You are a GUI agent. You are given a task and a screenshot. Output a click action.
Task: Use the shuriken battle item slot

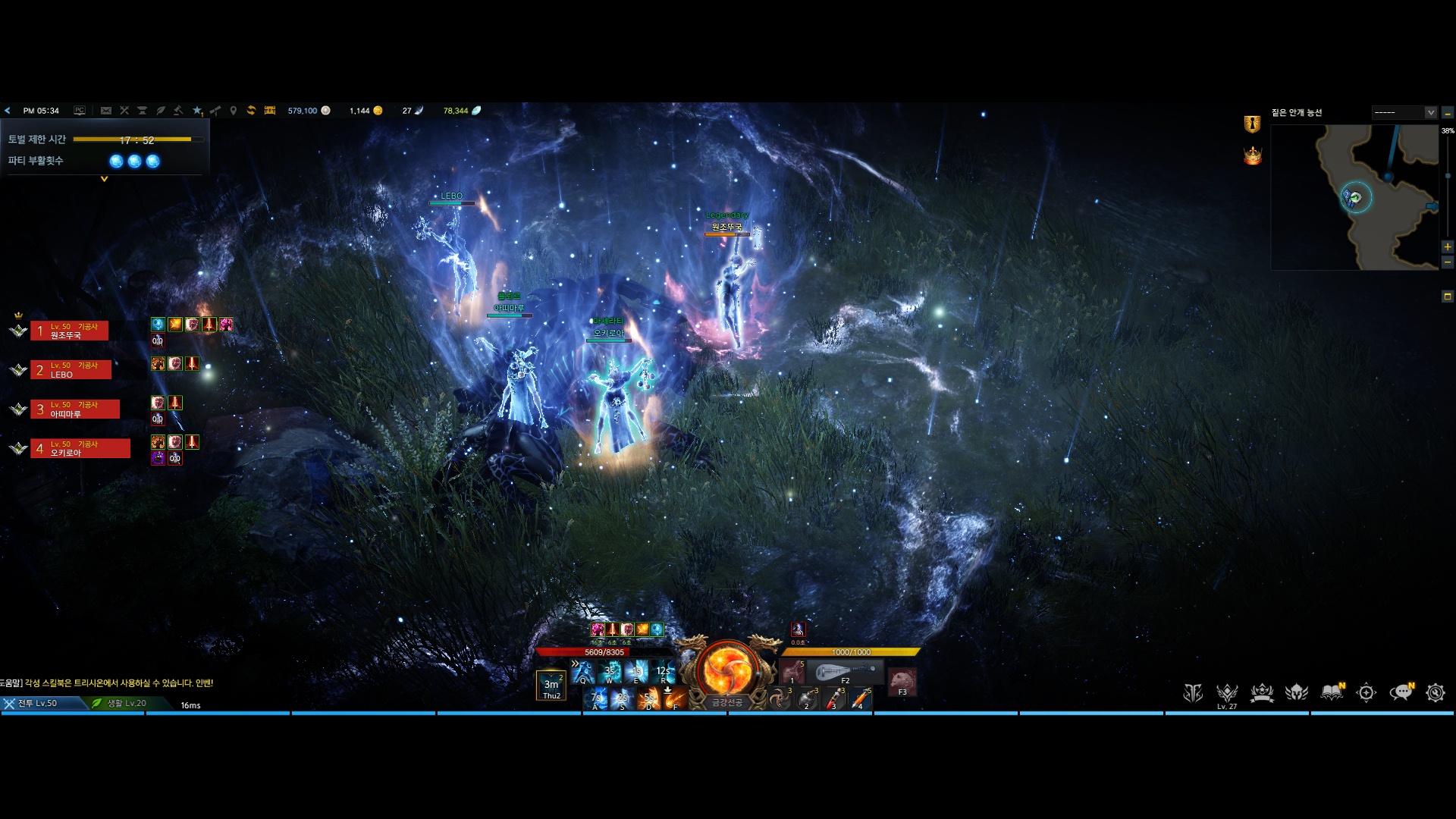point(780,698)
